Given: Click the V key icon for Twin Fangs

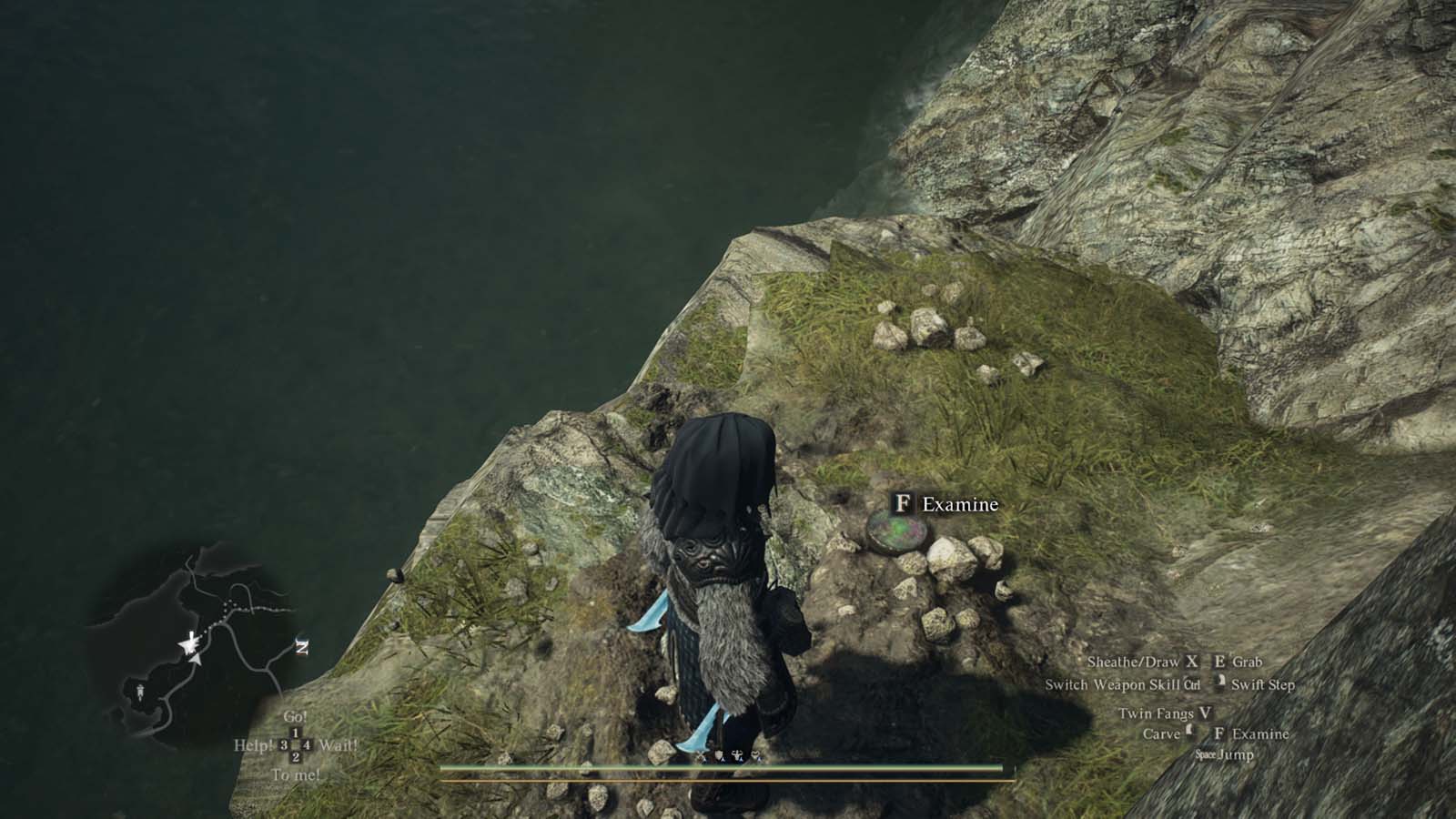Looking at the screenshot, I should 1206,713.
